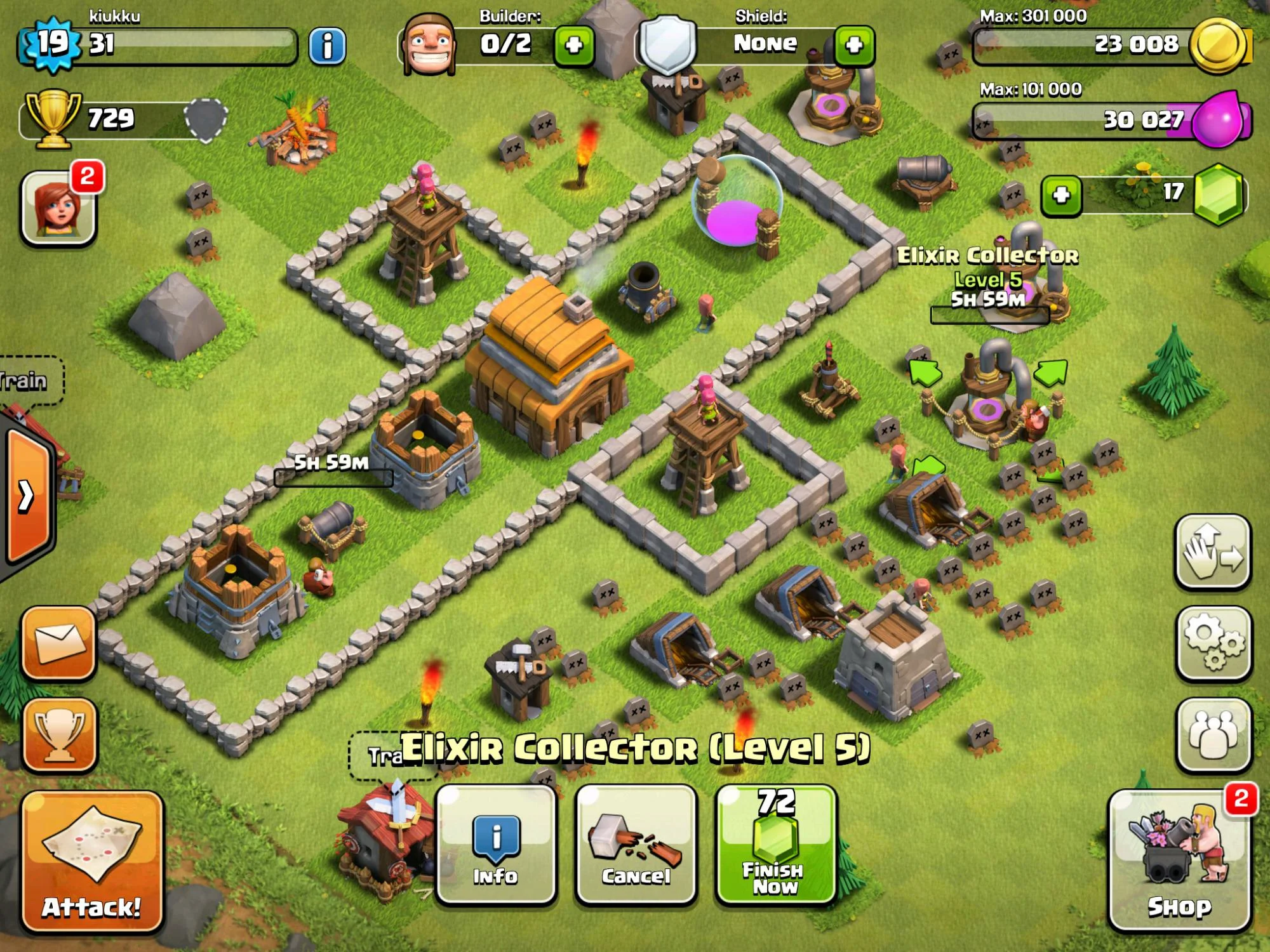
Task: Activate the village edit layout mode
Action: click(1213, 552)
